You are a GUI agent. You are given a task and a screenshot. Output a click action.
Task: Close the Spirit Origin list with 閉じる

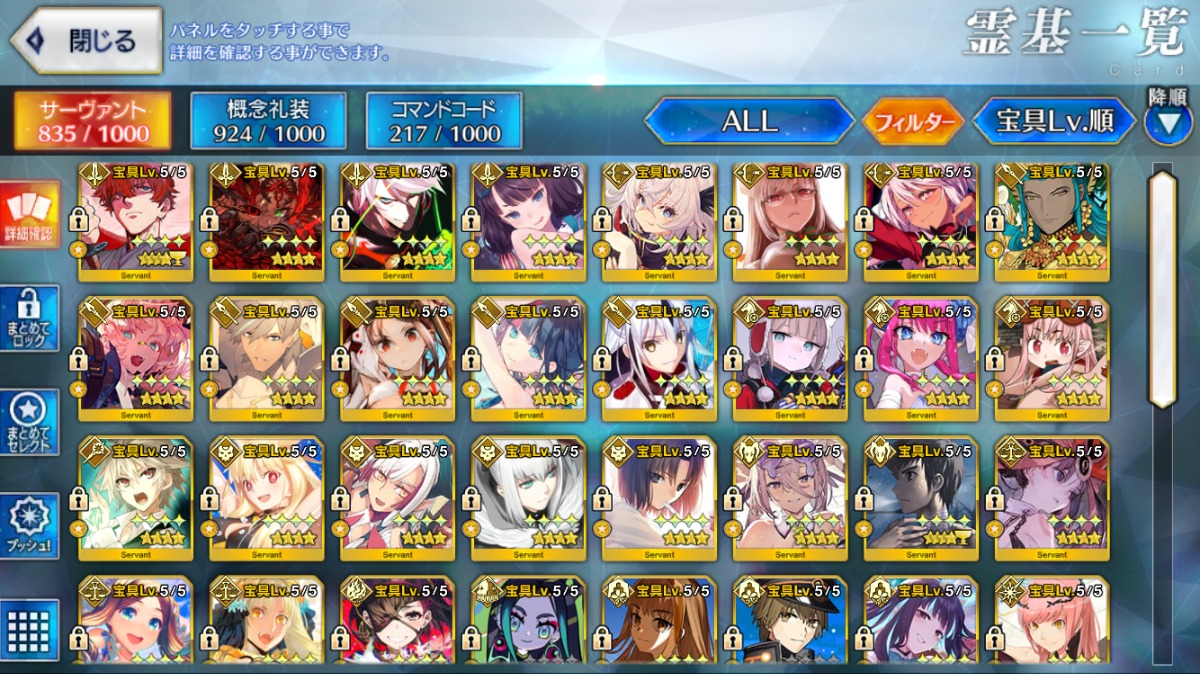[x=86, y=42]
